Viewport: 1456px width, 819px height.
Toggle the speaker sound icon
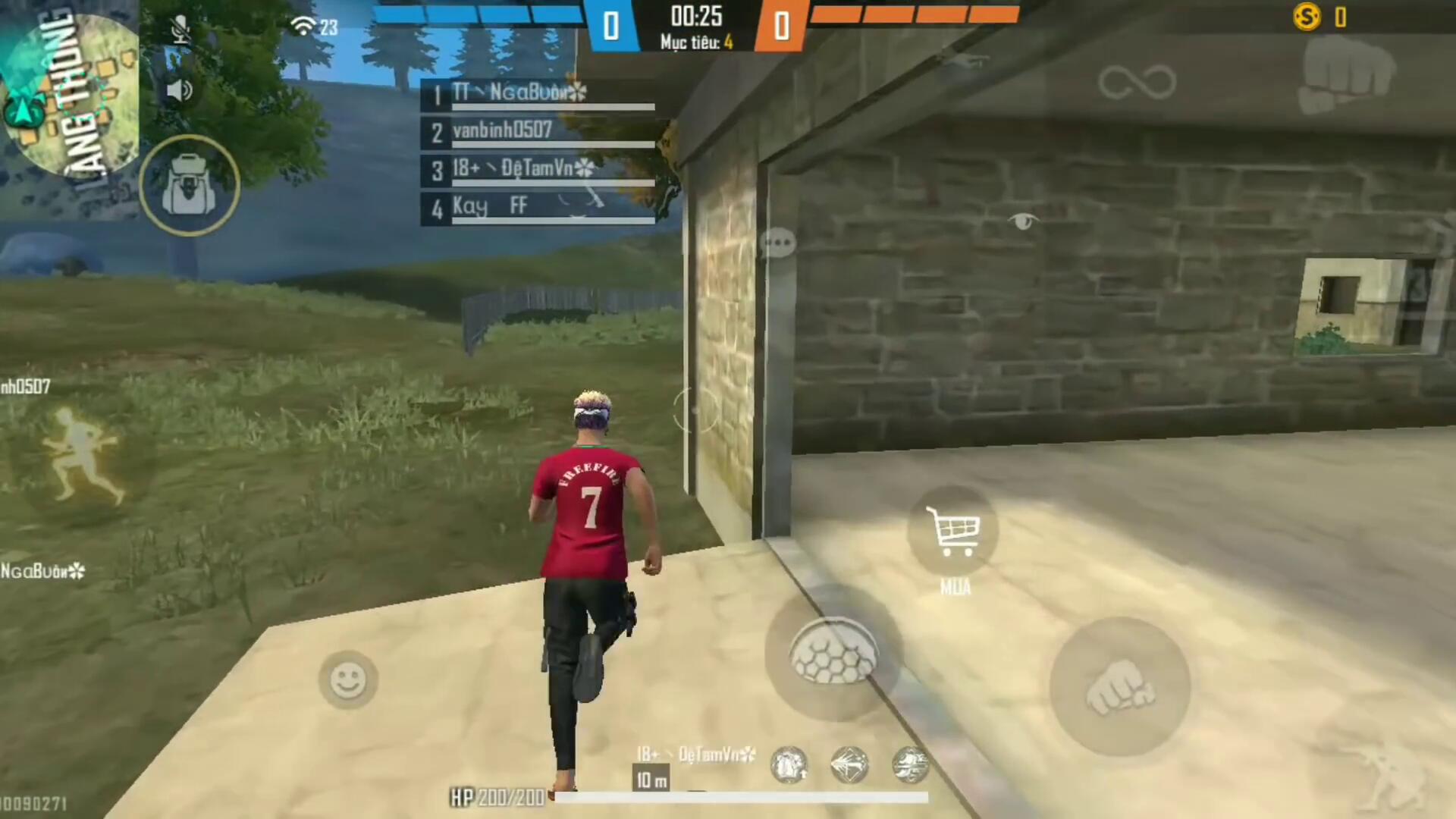179,90
